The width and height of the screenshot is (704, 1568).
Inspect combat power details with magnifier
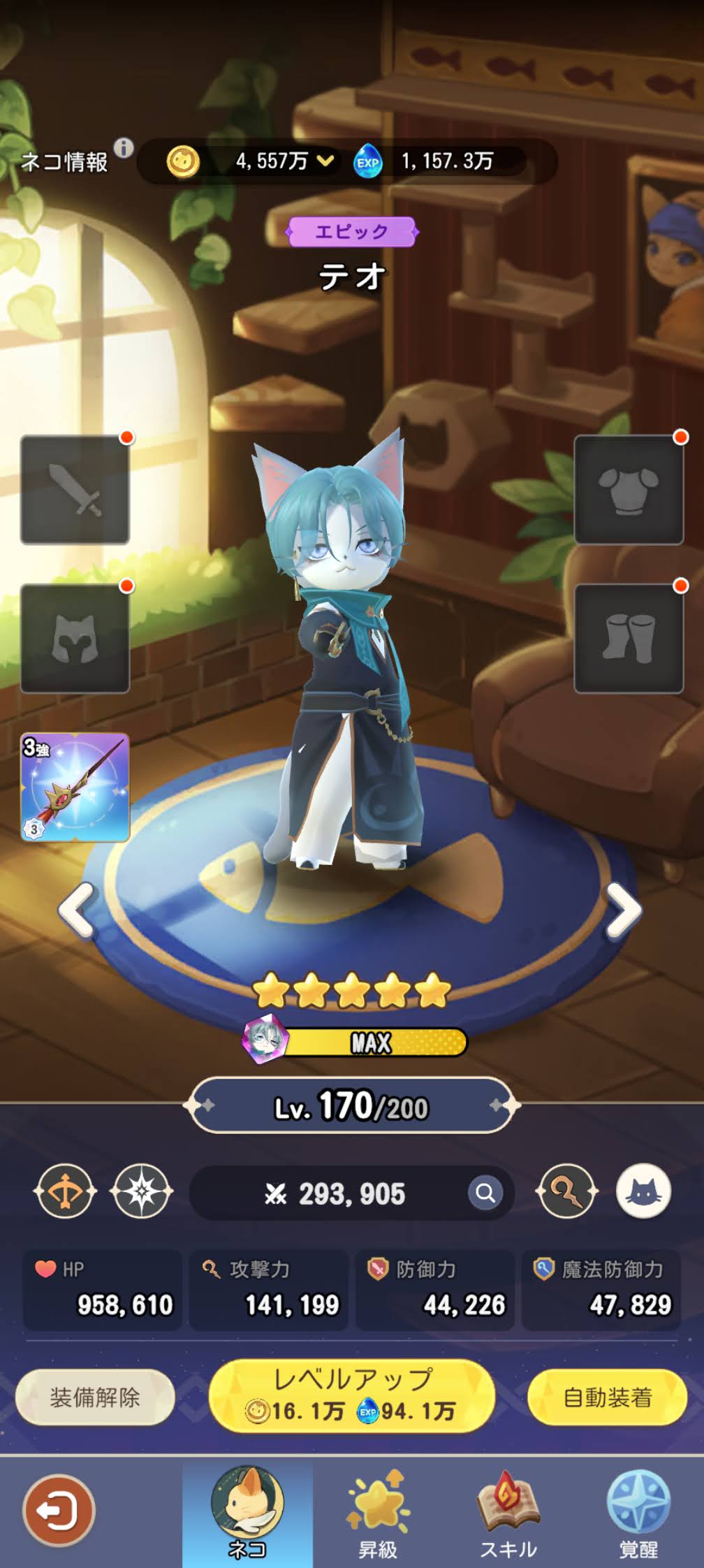click(x=485, y=1193)
